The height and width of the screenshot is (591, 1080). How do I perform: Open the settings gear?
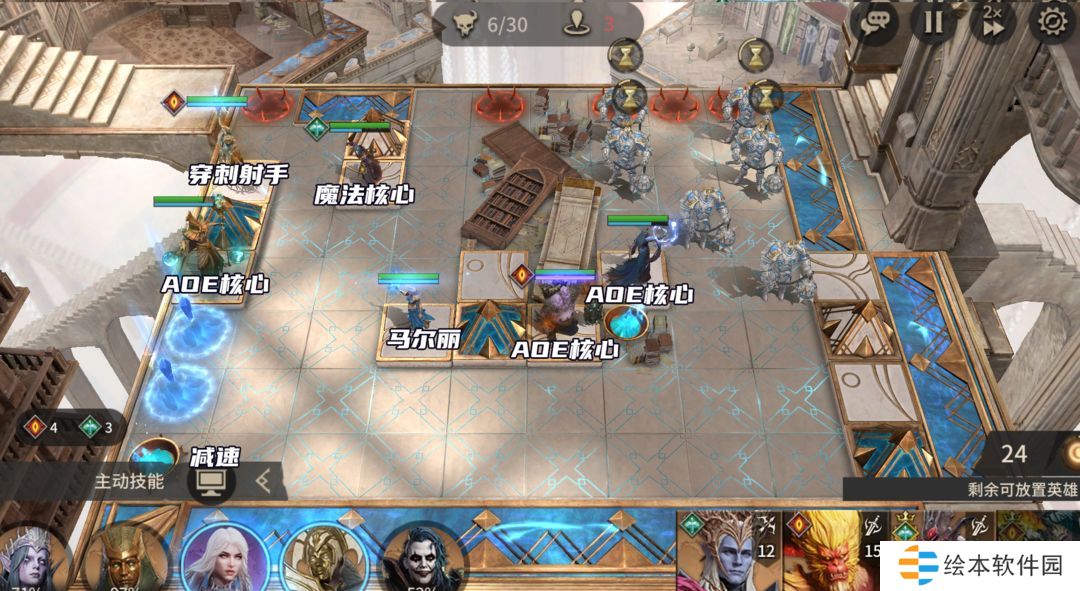click(1052, 21)
